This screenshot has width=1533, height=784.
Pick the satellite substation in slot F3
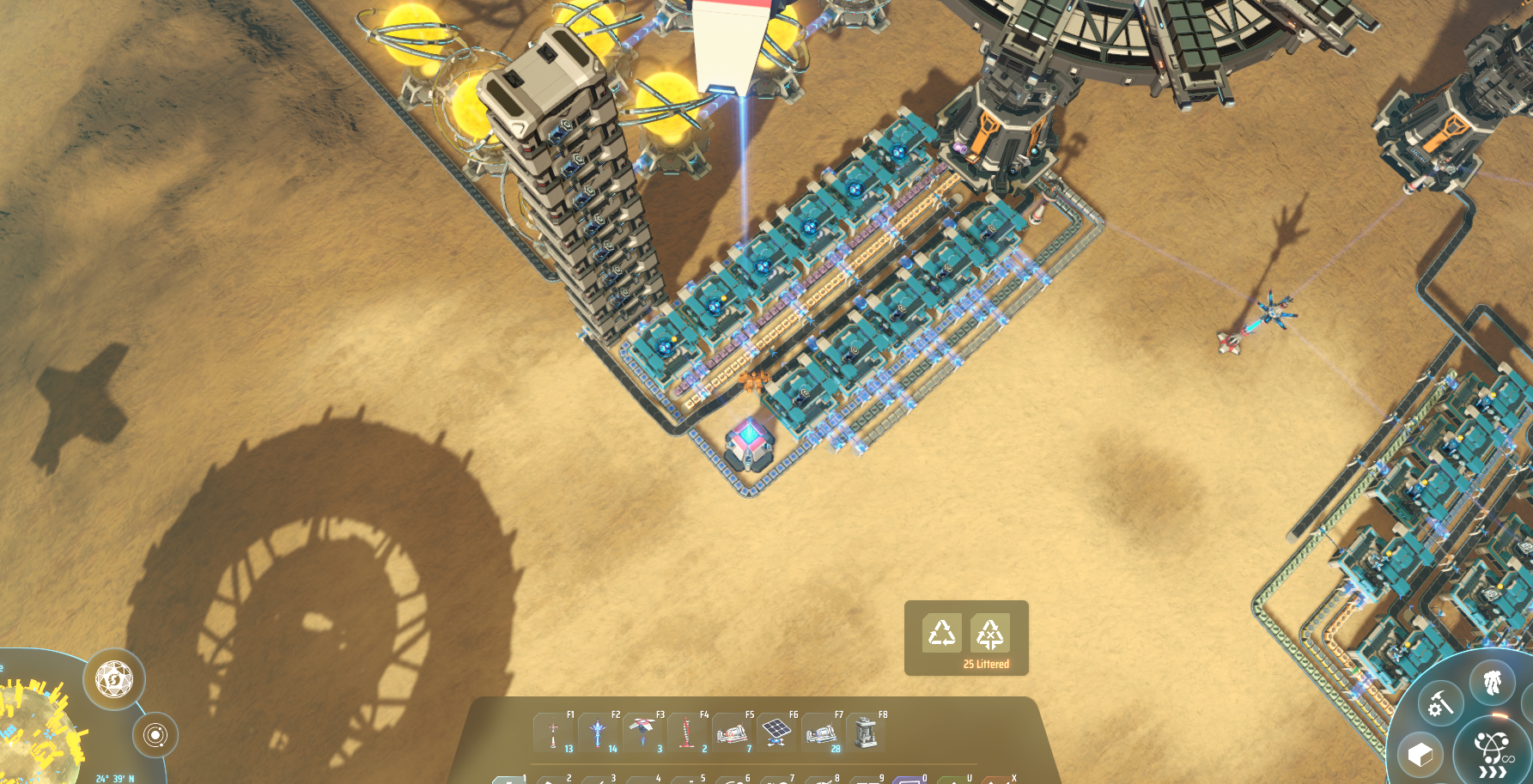click(x=643, y=733)
